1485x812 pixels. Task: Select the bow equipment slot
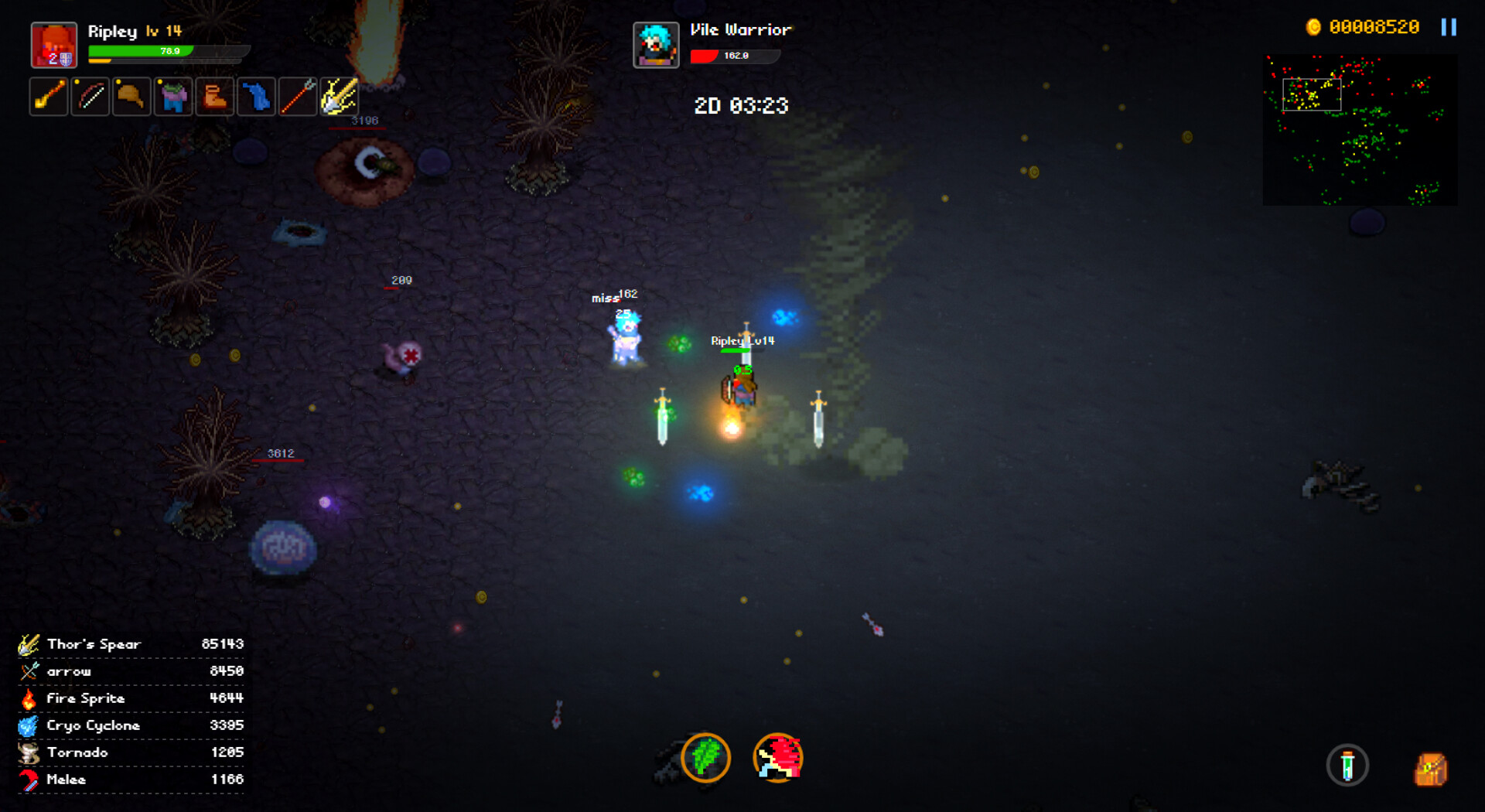tap(90, 97)
